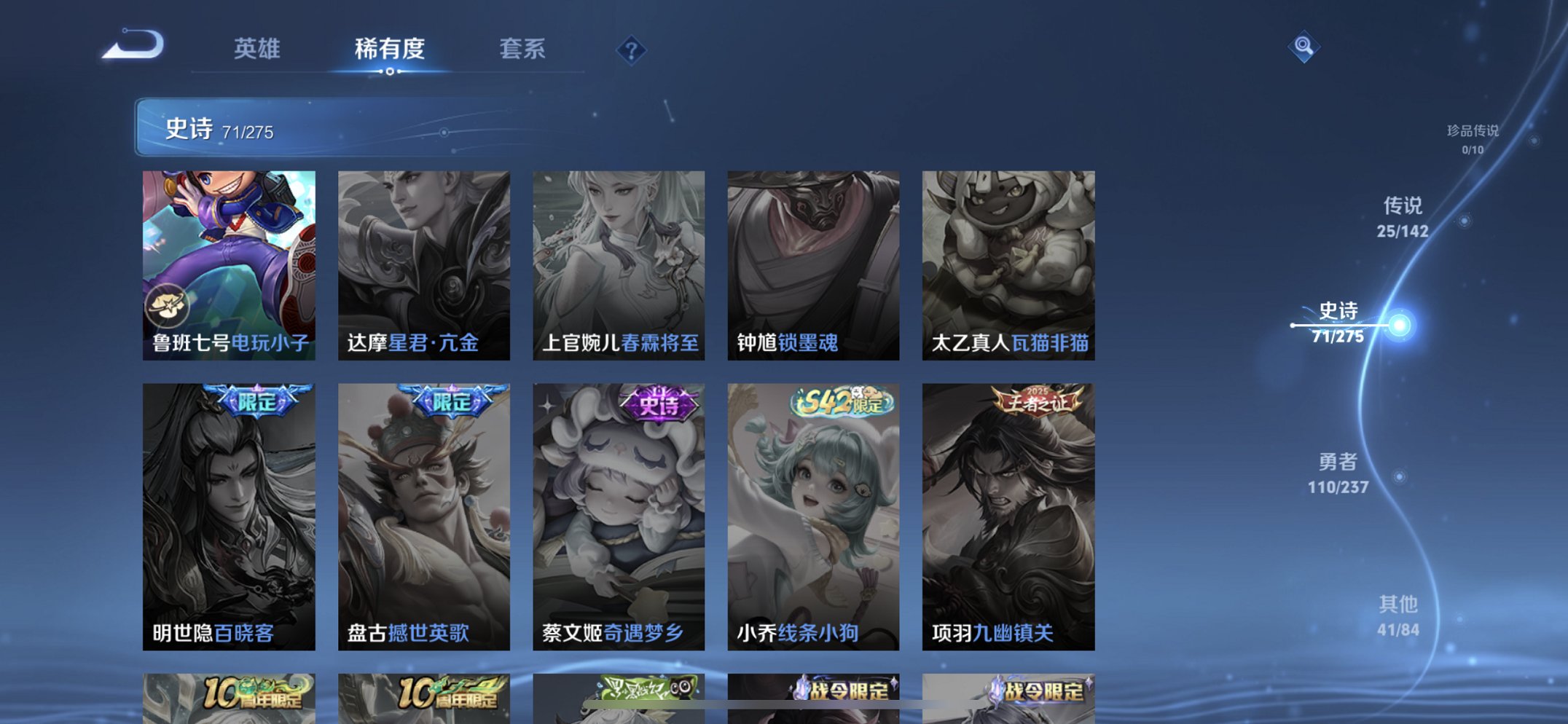Open the question mark help icon
The width and height of the screenshot is (1568, 724).
(631, 51)
